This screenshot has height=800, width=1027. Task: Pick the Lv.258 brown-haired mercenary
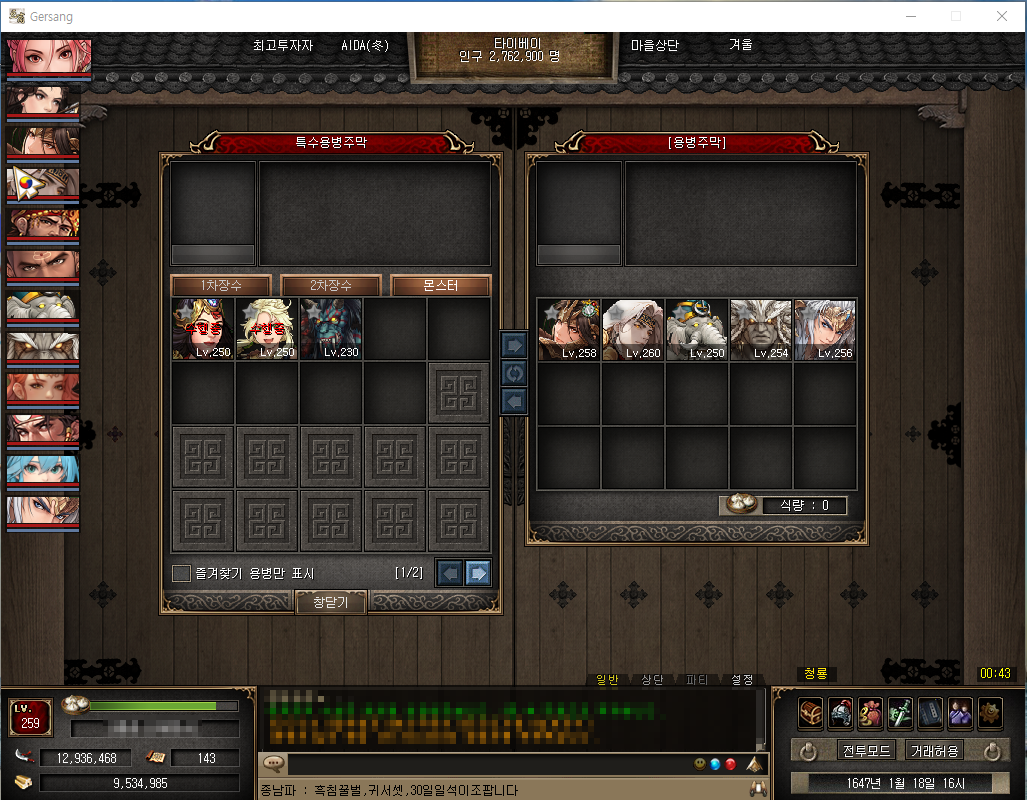(x=569, y=329)
